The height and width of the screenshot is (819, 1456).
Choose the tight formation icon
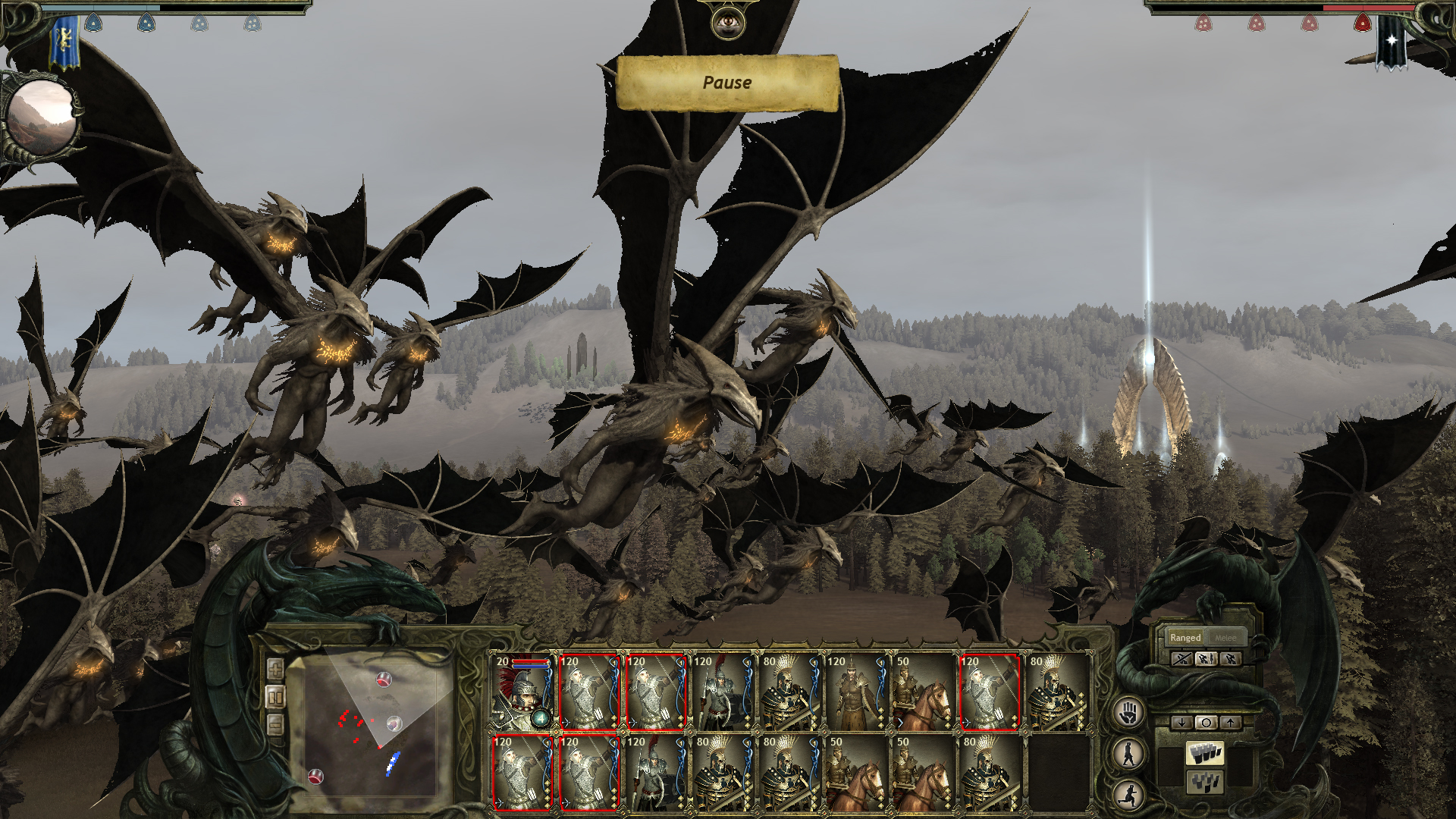[x=1205, y=753]
